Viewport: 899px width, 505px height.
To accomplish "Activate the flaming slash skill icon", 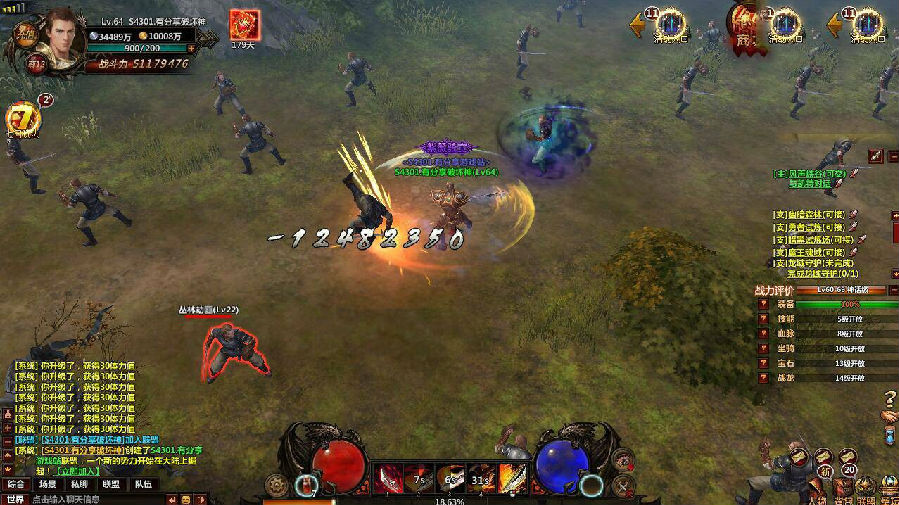I will coord(512,478).
